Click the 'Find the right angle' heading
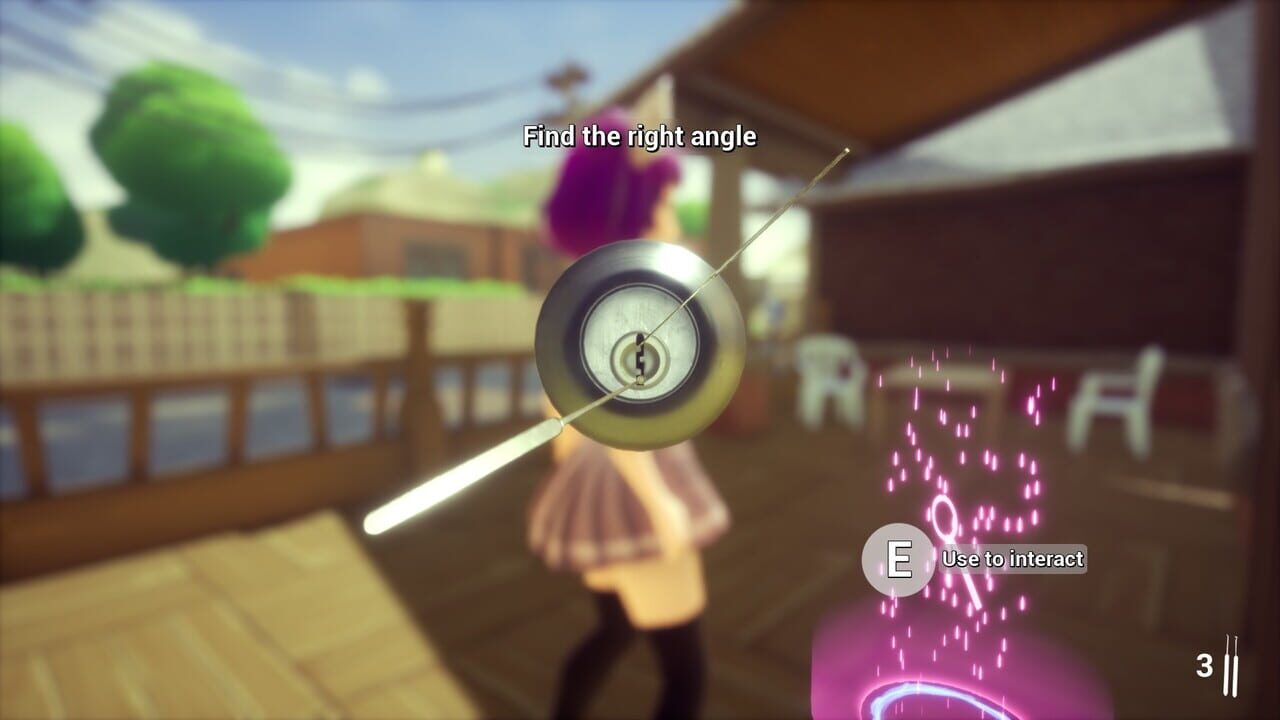Screen dimensions: 1280x720 [x=639, y=138]
